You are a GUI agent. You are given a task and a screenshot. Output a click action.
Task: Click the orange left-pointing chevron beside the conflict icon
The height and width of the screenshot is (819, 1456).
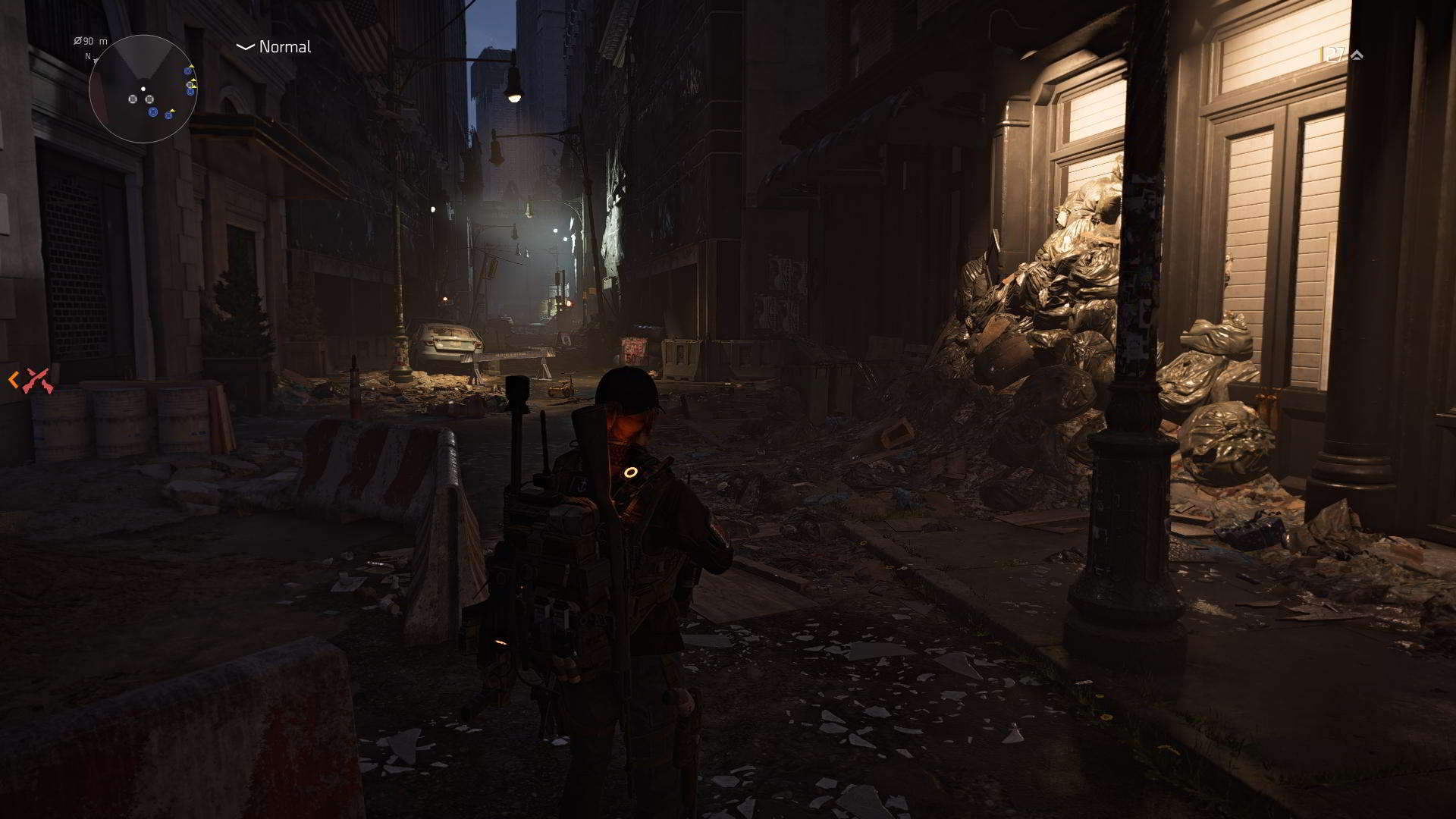13,379
